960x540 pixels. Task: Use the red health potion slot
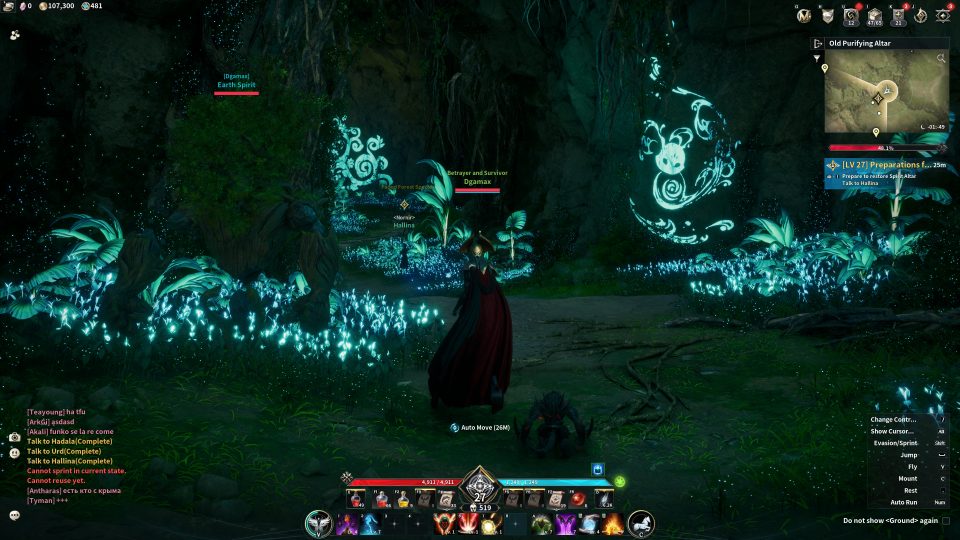[355, 498]
